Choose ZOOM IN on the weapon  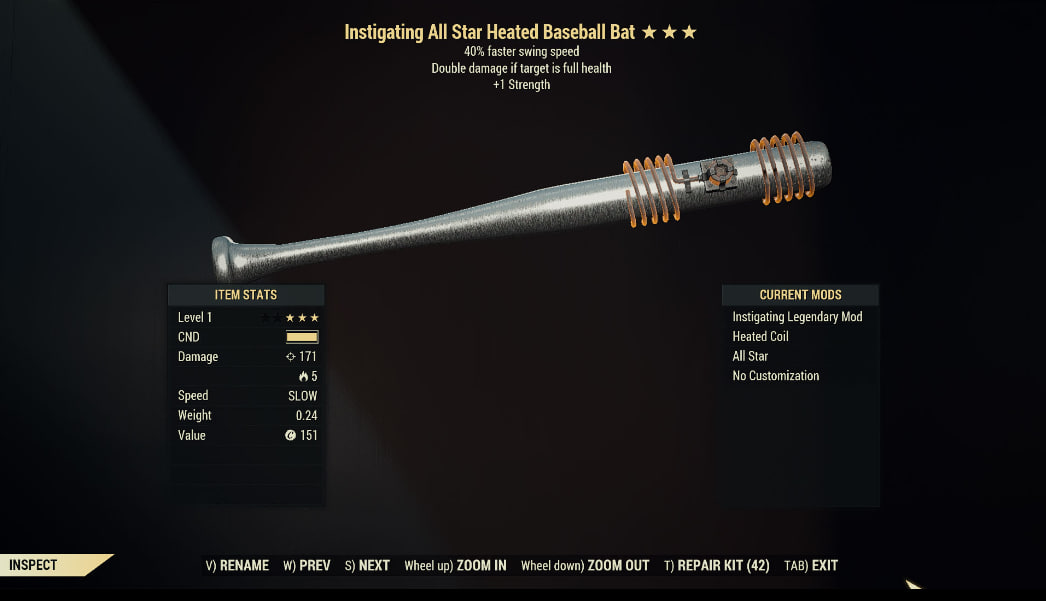pos(455,565)
